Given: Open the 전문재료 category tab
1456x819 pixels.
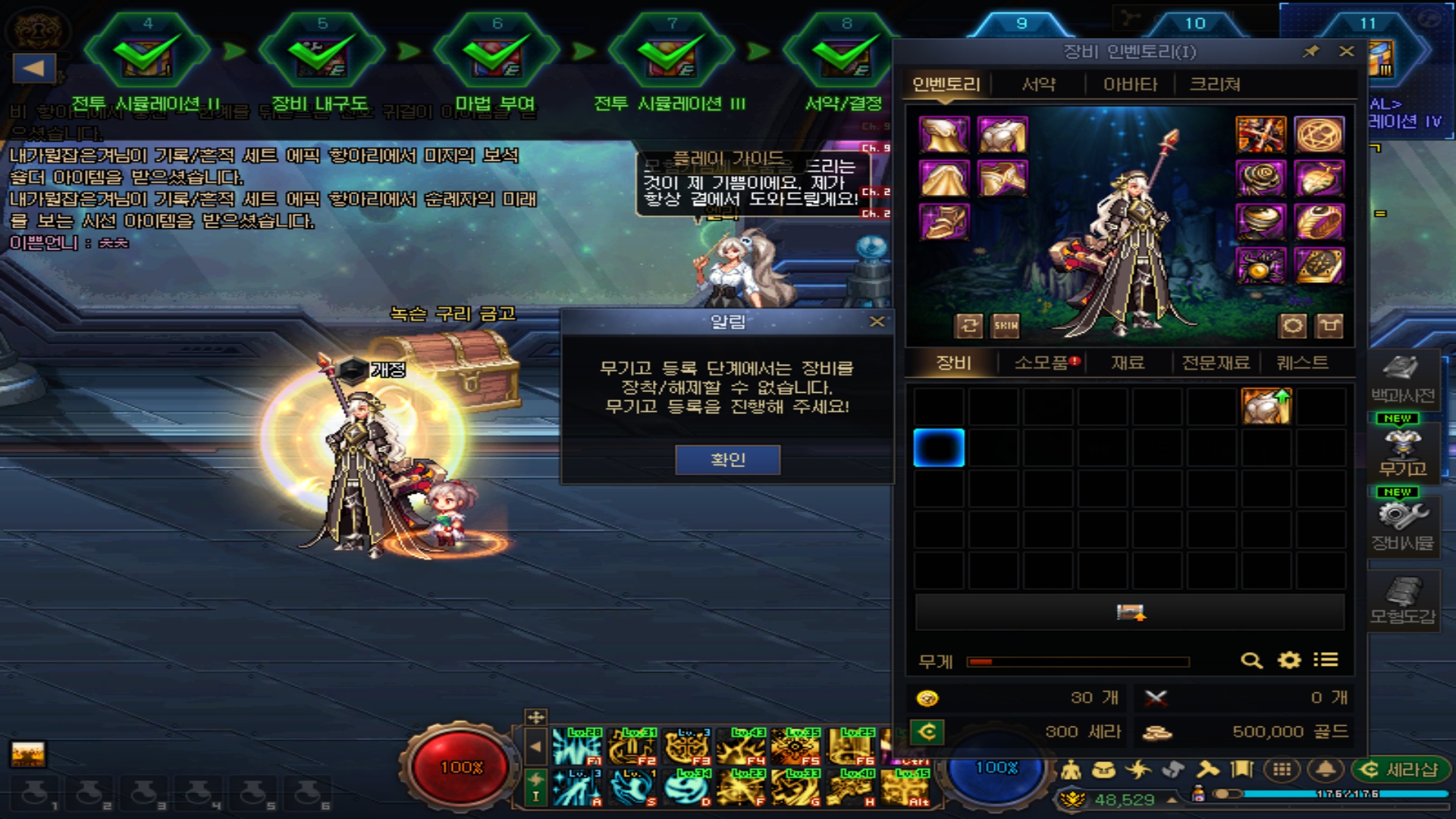Looking at the screenshot, I should (x=1216, y=362).
